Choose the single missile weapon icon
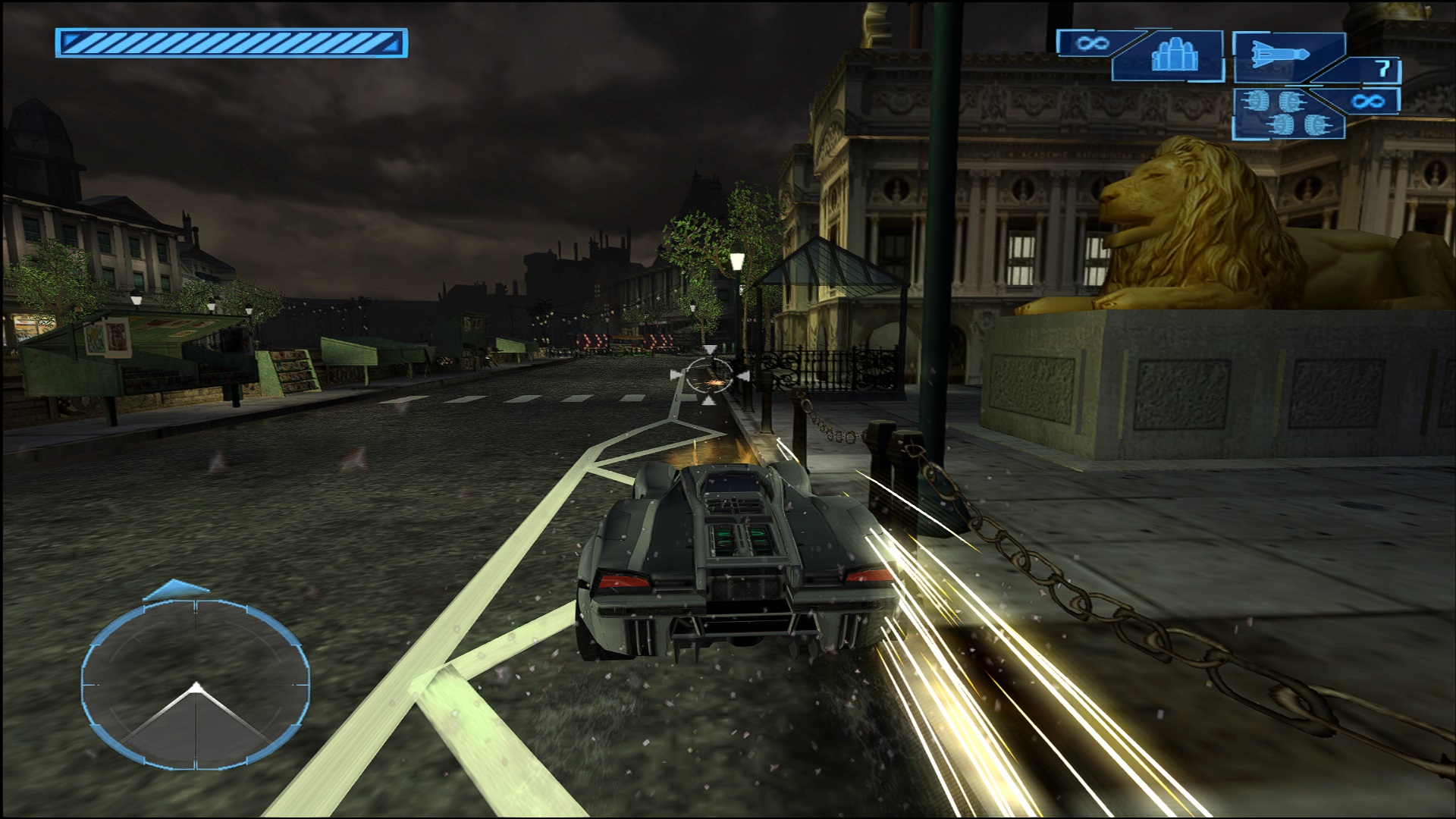Image resolution: width=1456 pixels, height=819 pixels. (x=1279, y=56)
